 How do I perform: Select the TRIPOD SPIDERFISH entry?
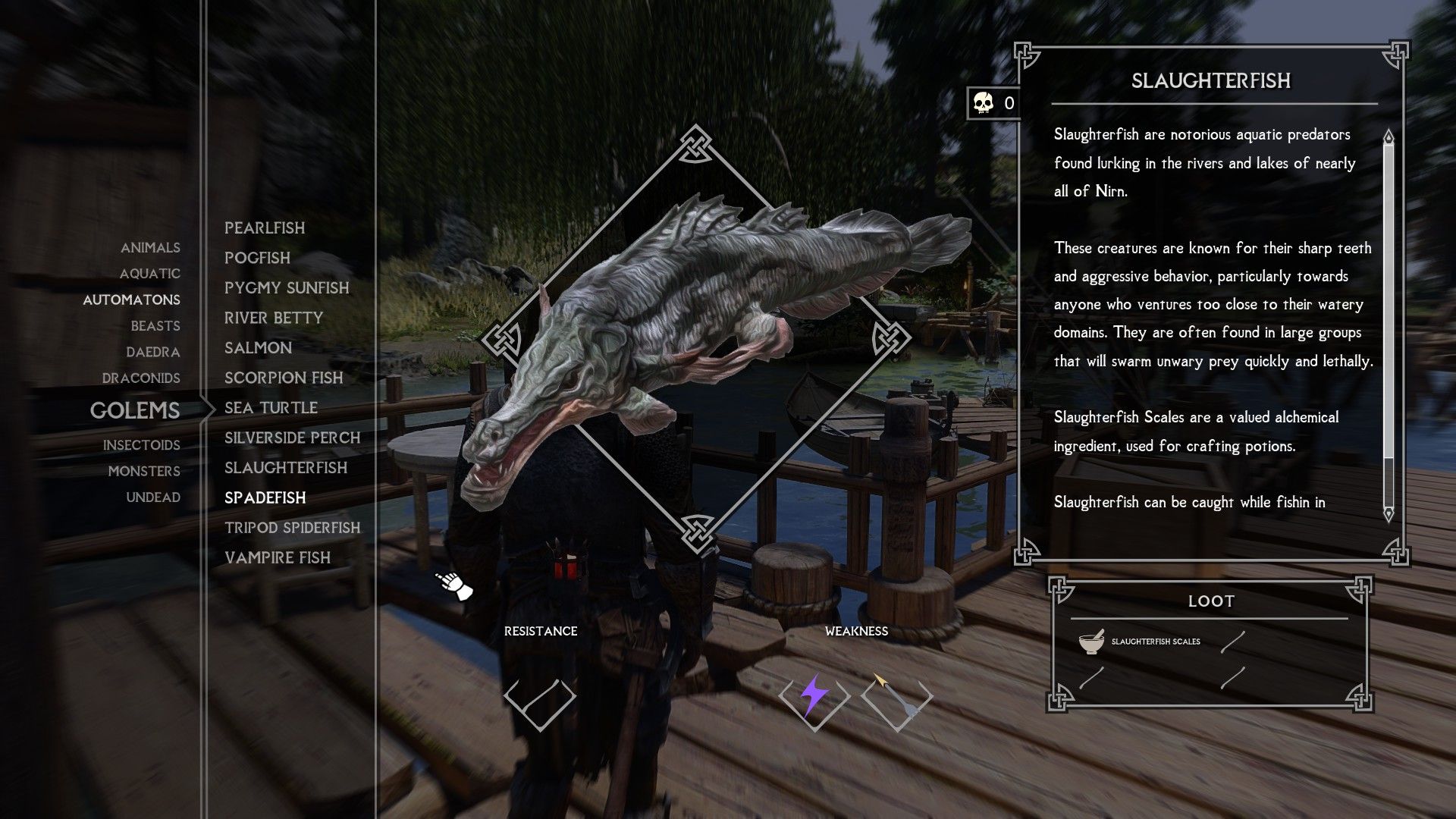[x=293, y=528]
